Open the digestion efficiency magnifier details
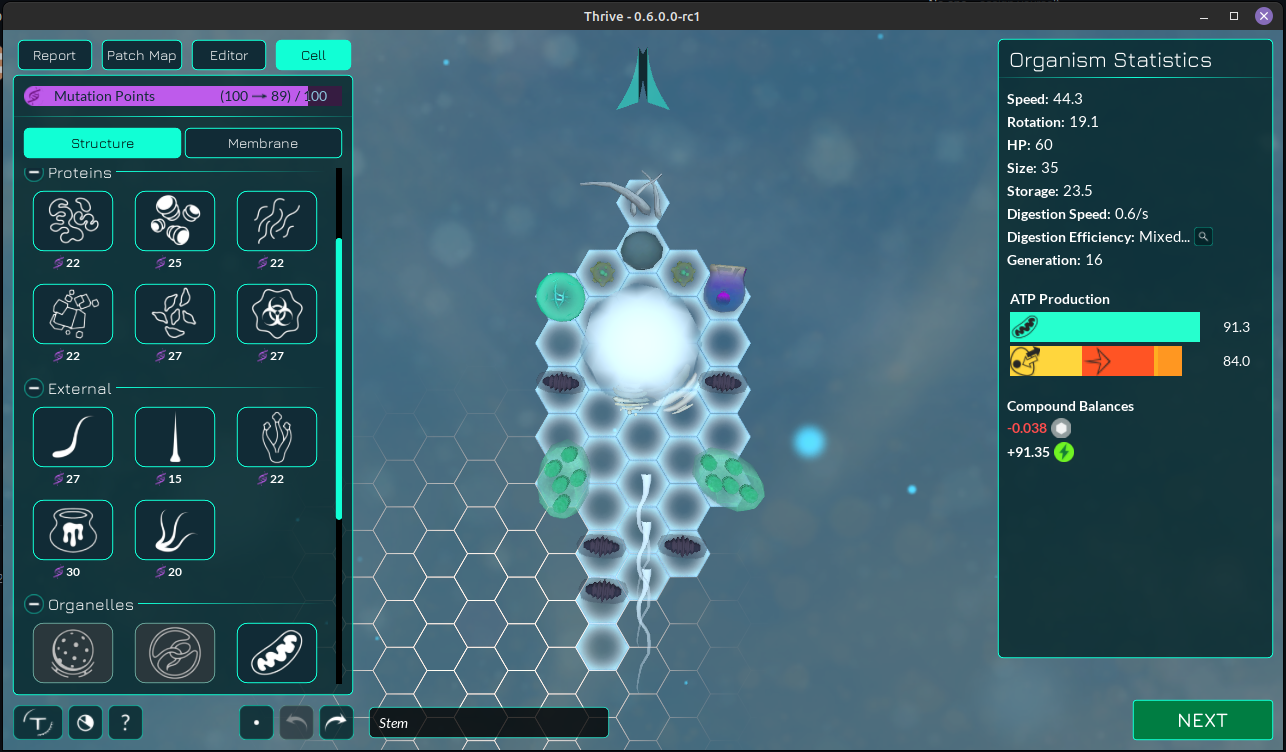This screenshot has width=1286, height=752. click(x=1204, y=237)
